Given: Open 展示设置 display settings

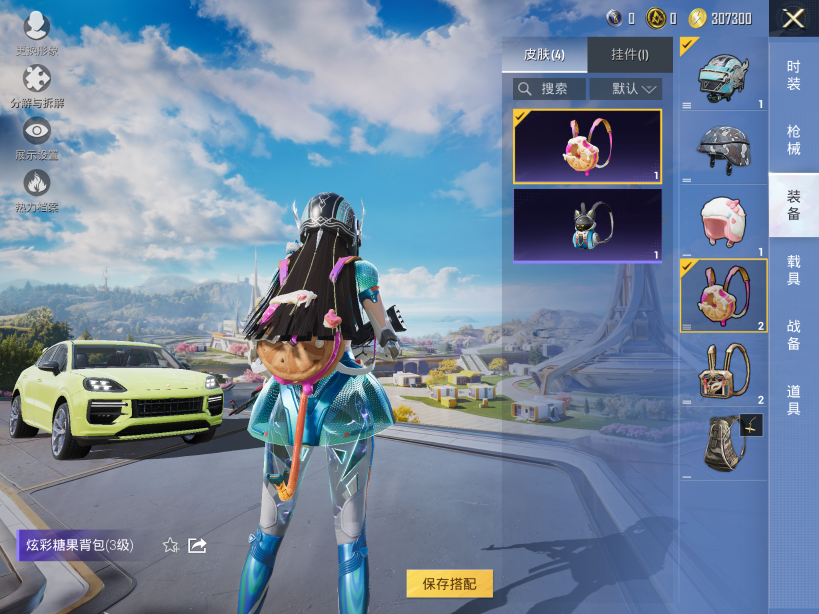Looking at the screenshot, I should coord(37,134).
